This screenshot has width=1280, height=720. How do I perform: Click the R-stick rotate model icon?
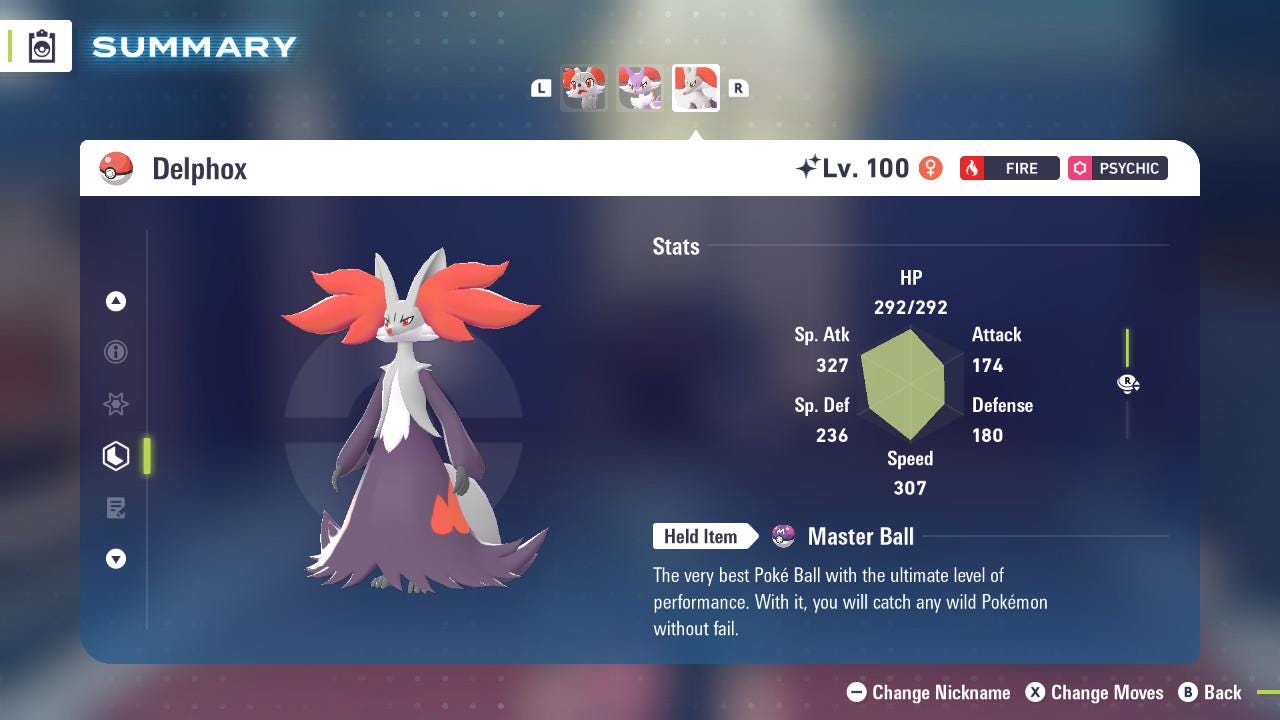pos(1128,384)
